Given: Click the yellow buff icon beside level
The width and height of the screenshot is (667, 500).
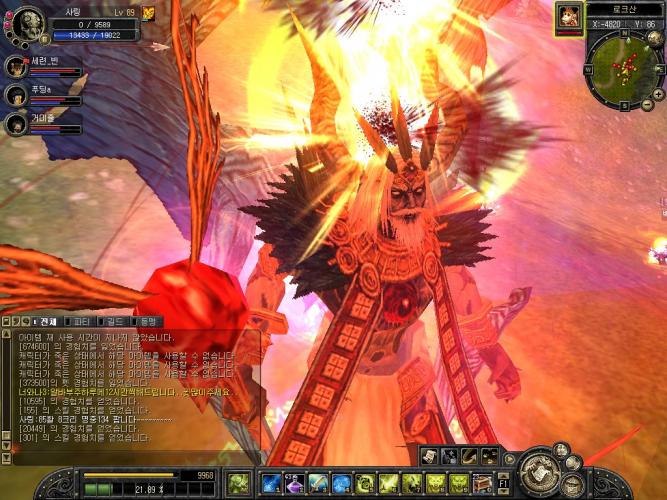Looking at the screenshot, I should 149,13.
